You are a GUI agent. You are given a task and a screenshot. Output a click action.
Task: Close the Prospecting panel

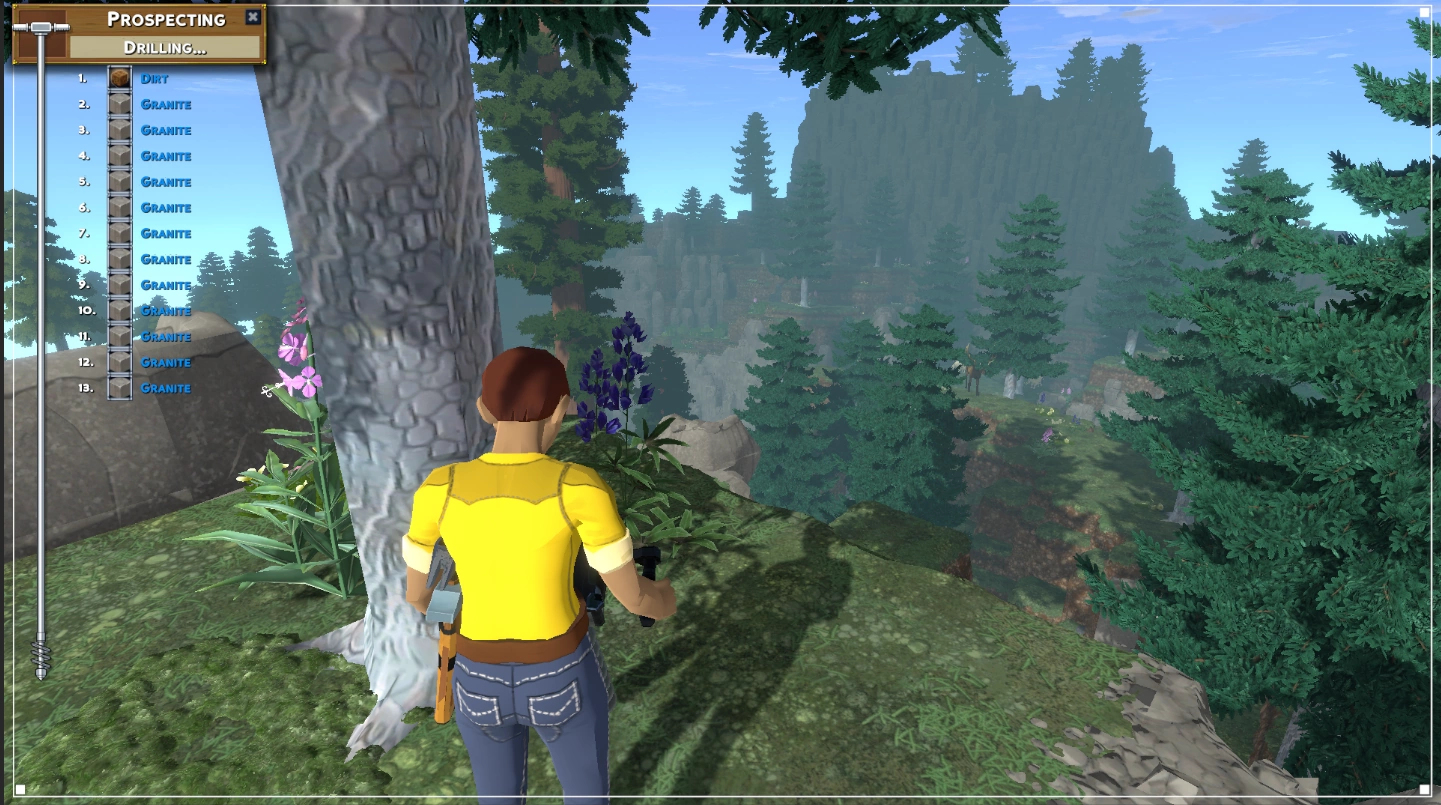[253, 17]
